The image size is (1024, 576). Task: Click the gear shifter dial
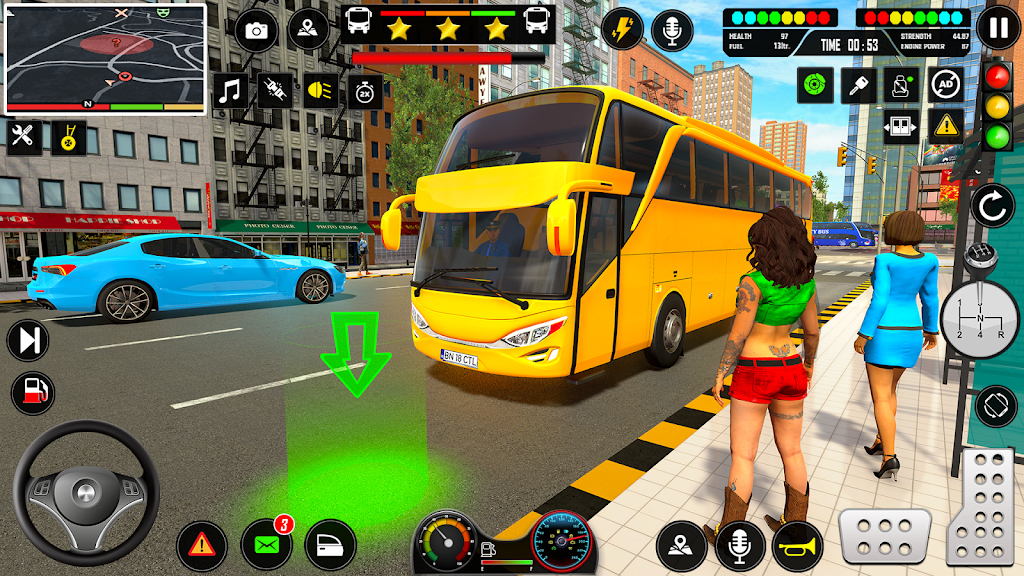coord(979,318)
